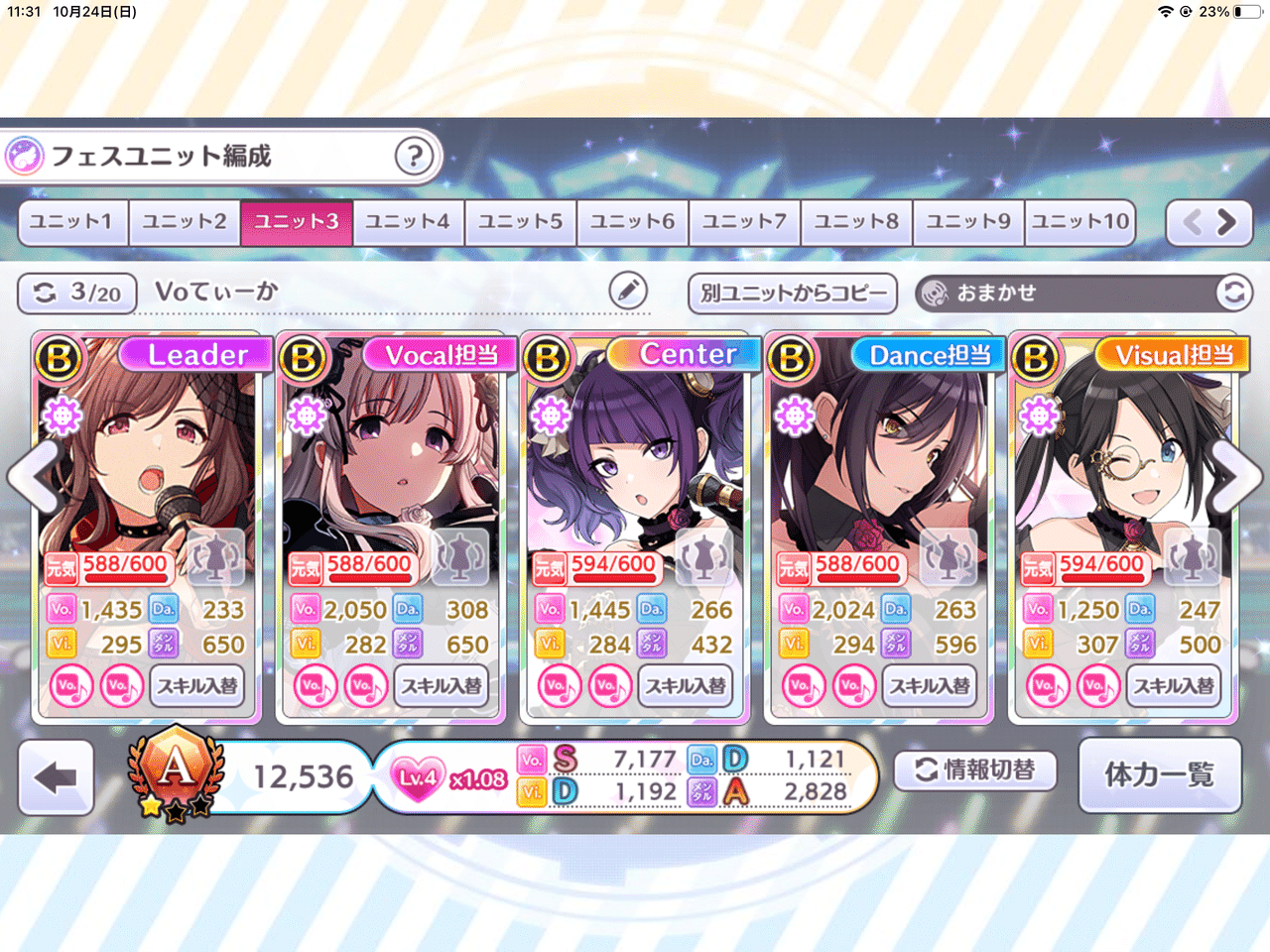Tap the left arrow beside the Leader card
Viewport: 1270px width, 952px height.
point(32,476)
